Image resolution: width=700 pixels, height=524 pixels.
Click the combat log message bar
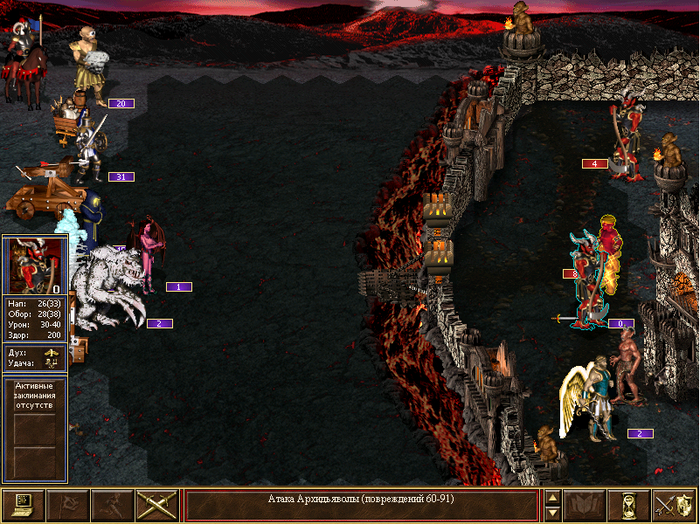click(x=362, y=505)
